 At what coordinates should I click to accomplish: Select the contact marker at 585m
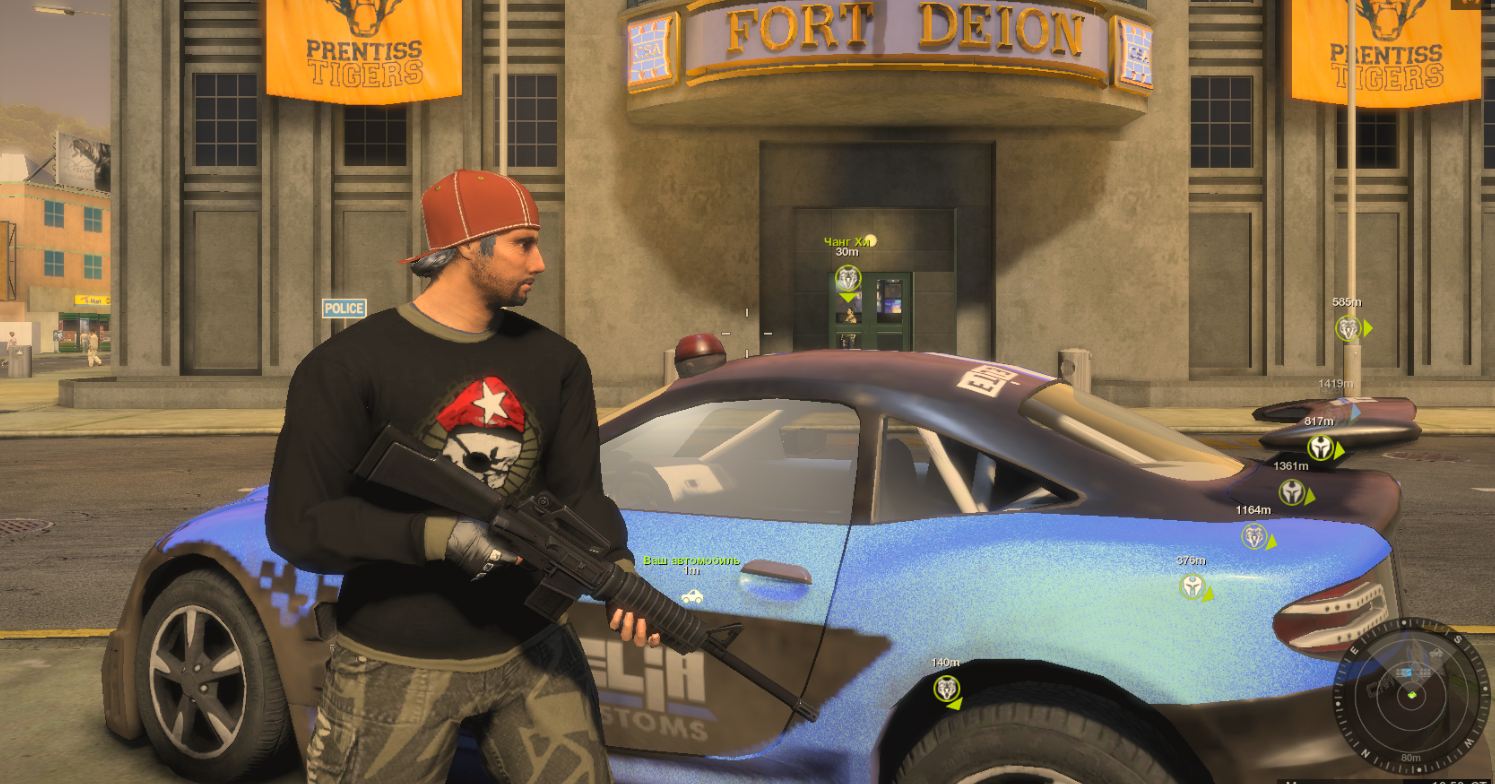tap(1349, 328)
